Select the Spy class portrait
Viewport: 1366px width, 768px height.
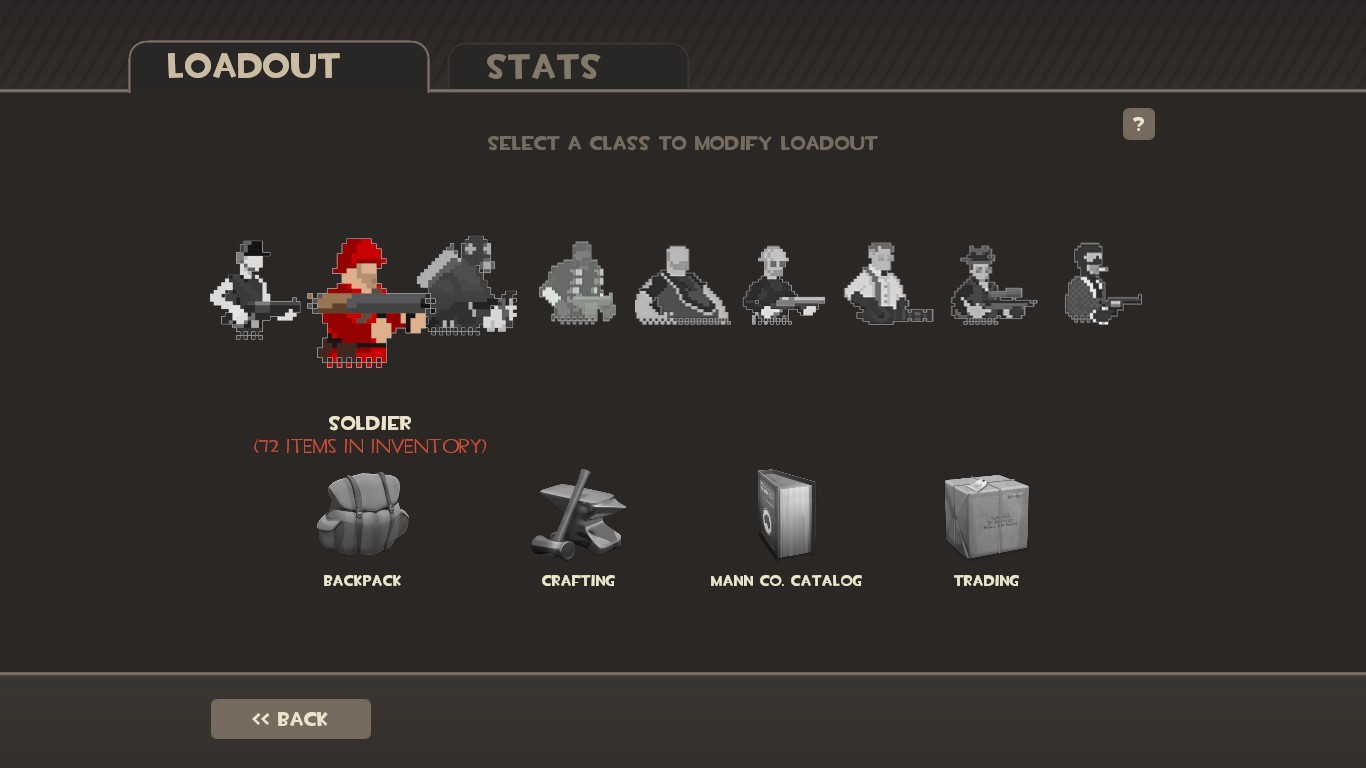pyautogui.click(x=1103, y=290)
